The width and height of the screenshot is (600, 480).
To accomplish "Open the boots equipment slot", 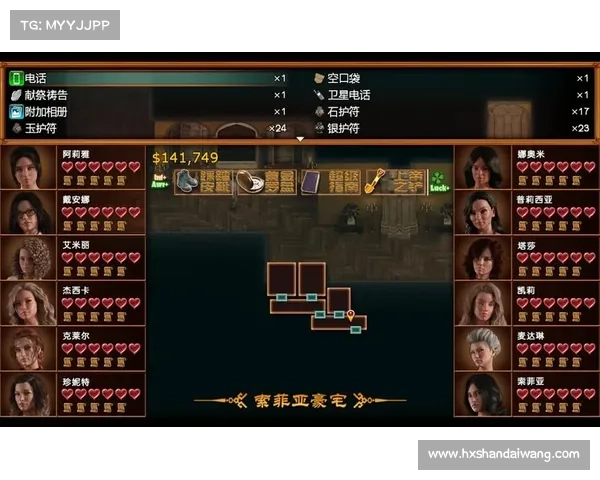I will 203,181.
